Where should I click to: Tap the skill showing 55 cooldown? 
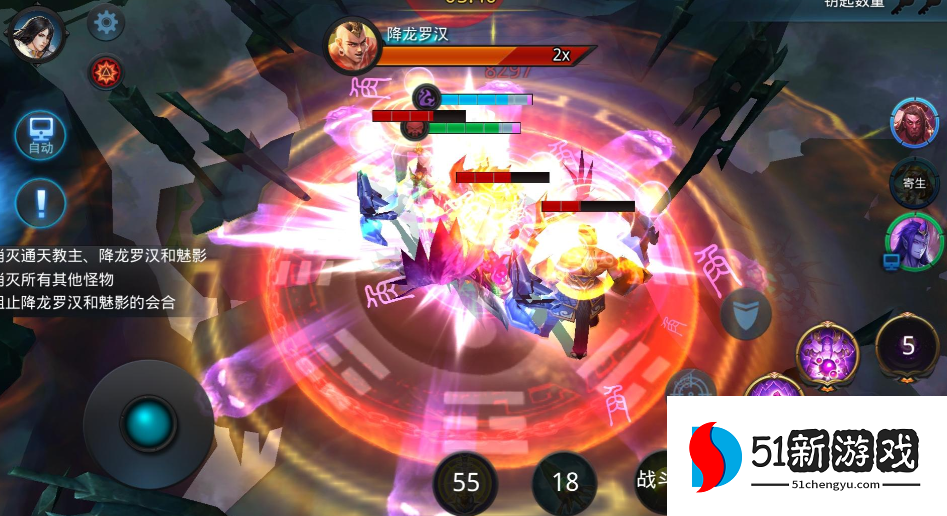[x=466, y=483]
